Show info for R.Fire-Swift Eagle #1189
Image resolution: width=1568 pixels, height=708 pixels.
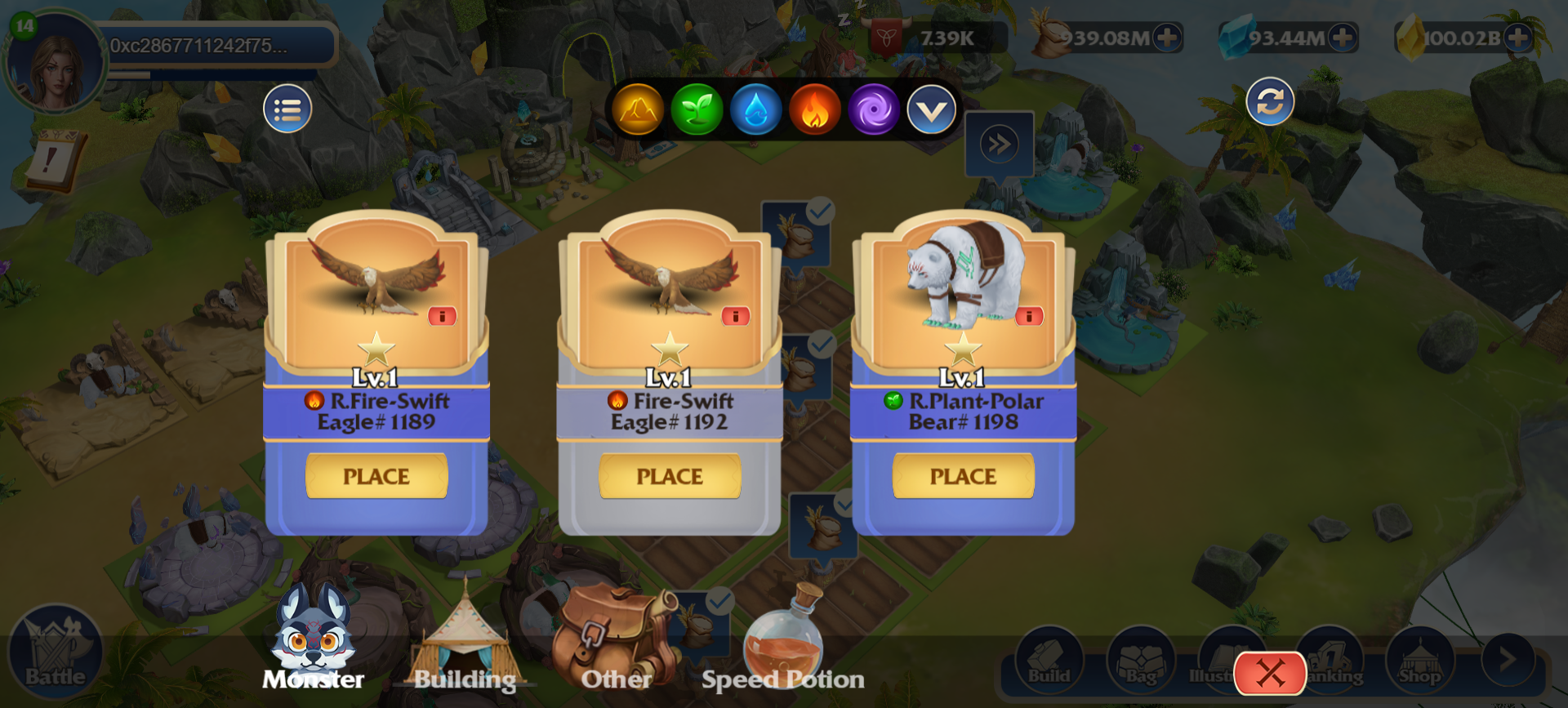442,316
